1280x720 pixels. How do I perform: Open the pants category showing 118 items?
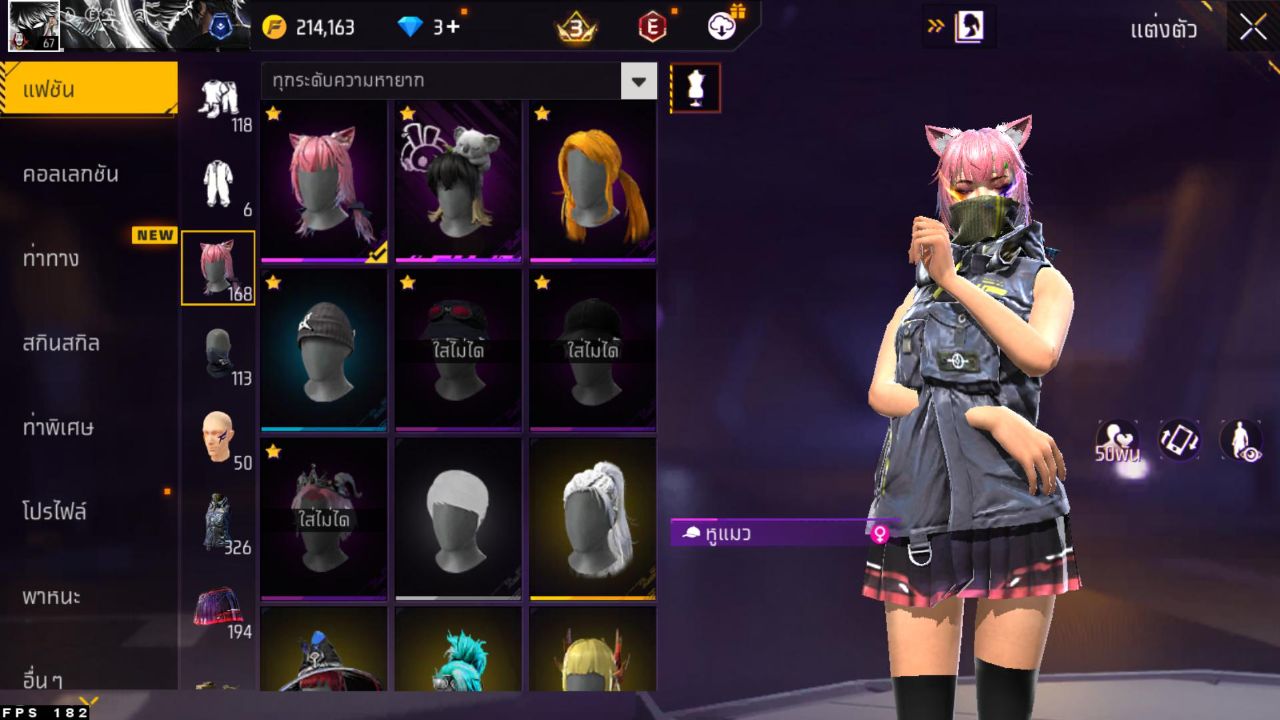click(x=218, y=100)
